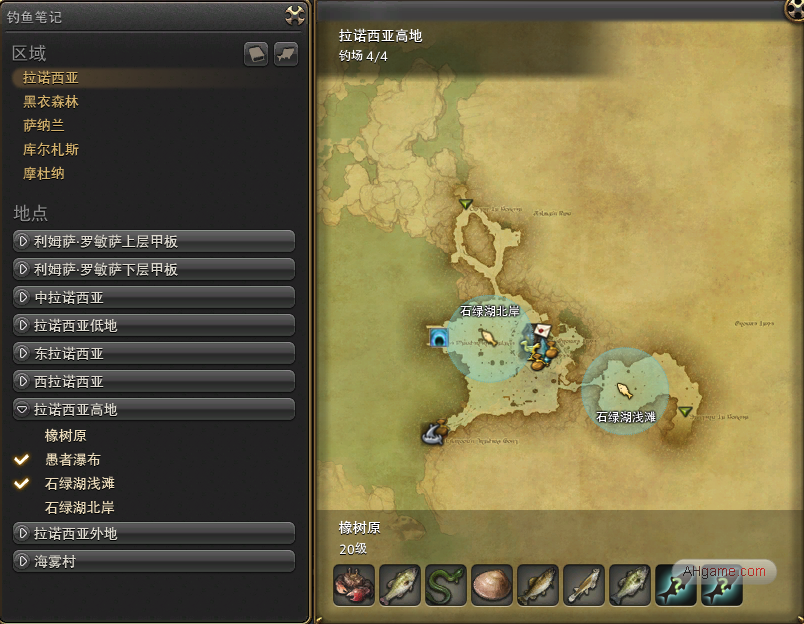This screenshot has height=624, width=804.
Task: Click the 石绿湖浅滩 fish marker on map
Action: 625,389
